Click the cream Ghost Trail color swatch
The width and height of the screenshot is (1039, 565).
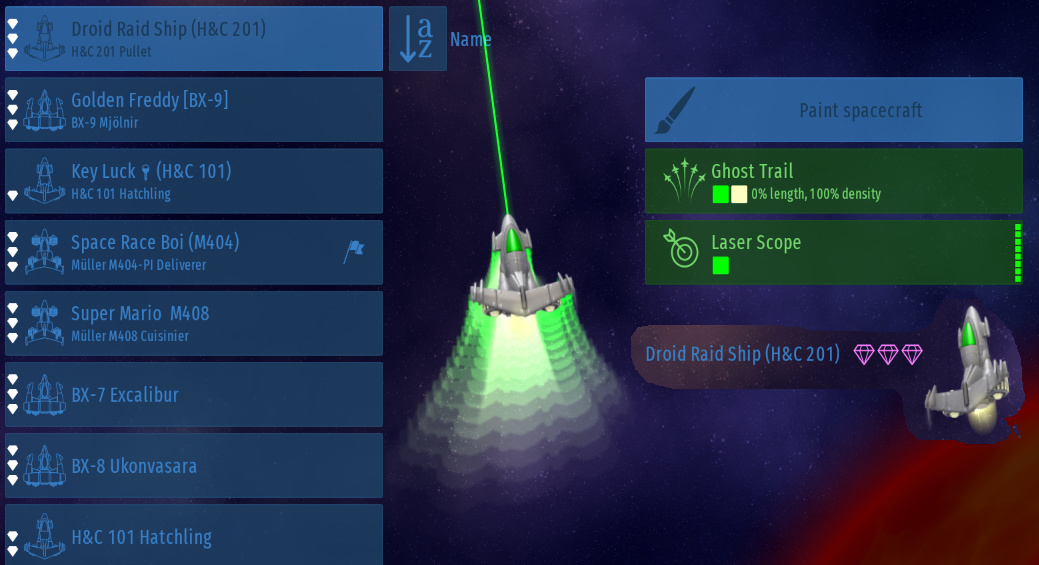(x=739, y=194)
